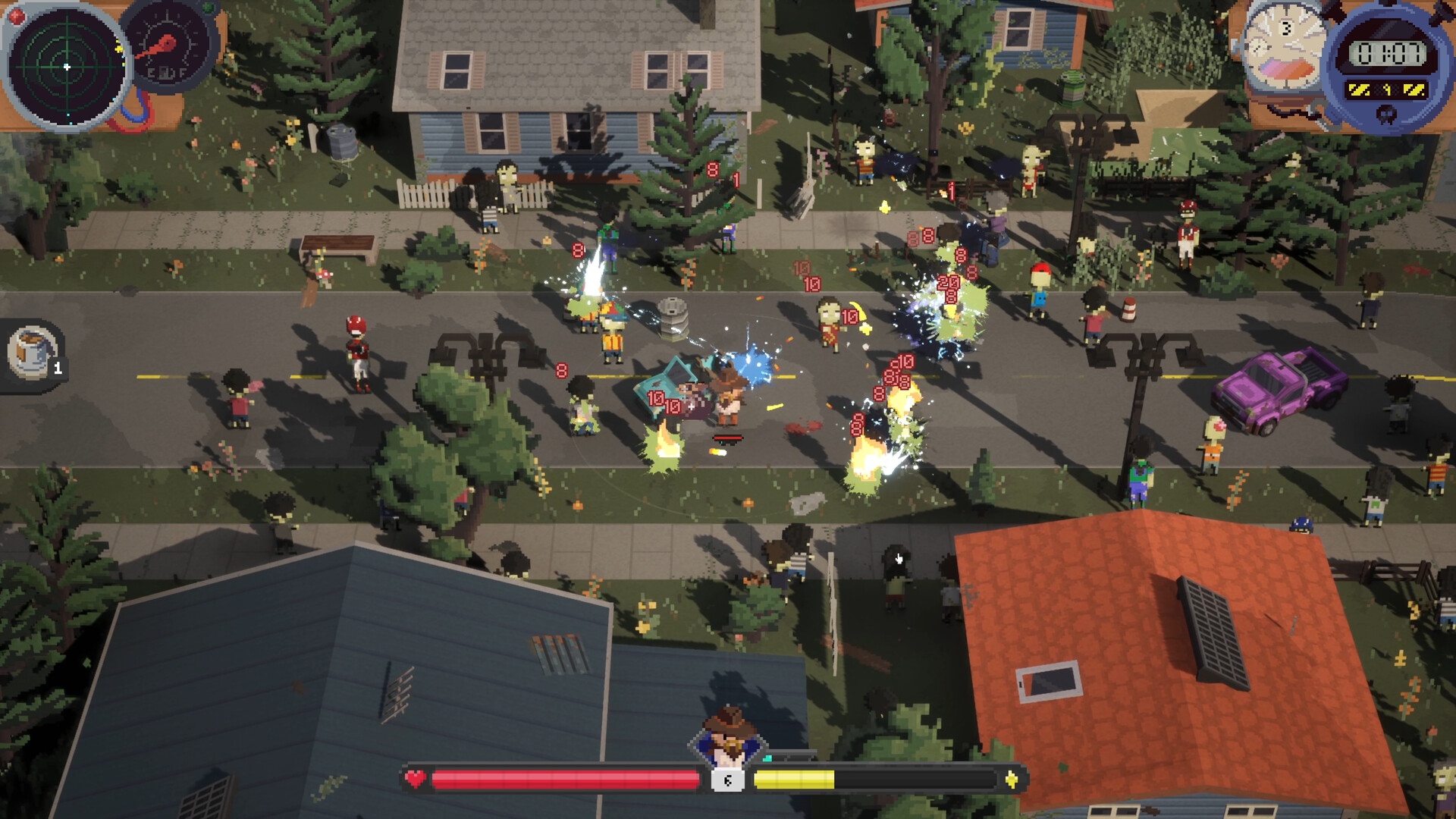Screen dimensions: 1456x819
Task: Toggle the hazard-striped warning panel on the stopwatch
Action: point(1388,89)
